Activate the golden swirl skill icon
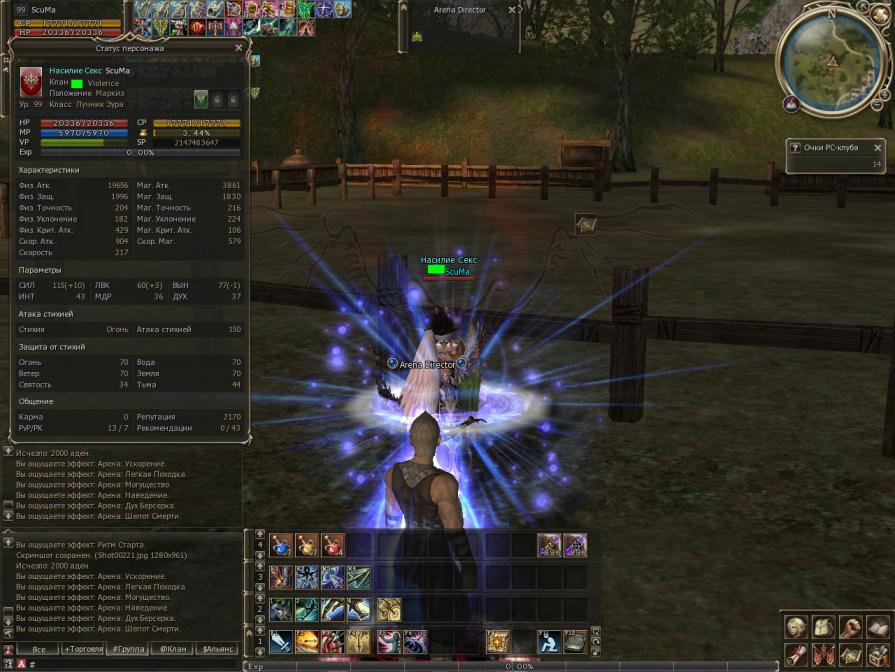This screenshot has width=895, height=672. point(387,609)
